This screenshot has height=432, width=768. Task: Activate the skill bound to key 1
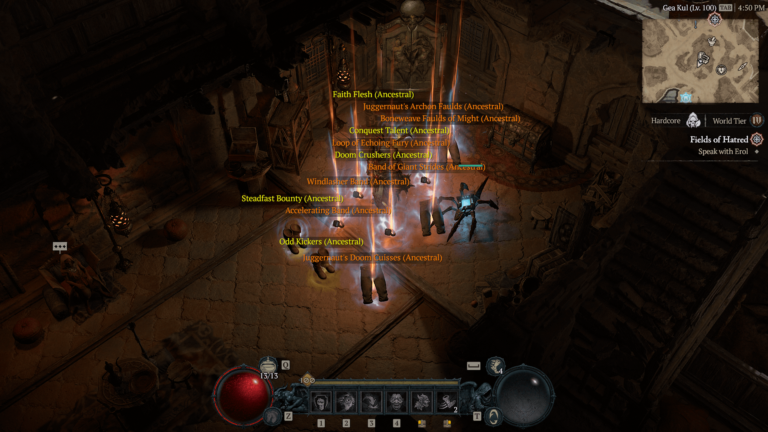click(321, 402)
